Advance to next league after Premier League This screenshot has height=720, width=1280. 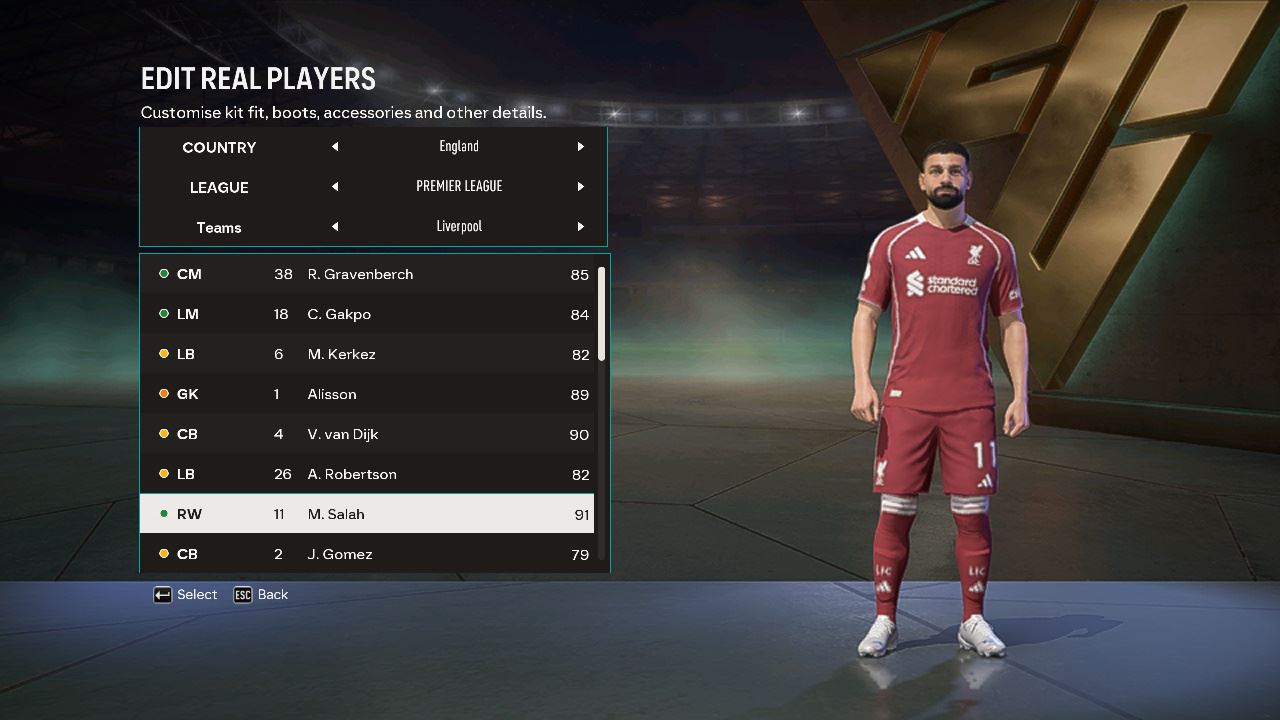(580, 187)
